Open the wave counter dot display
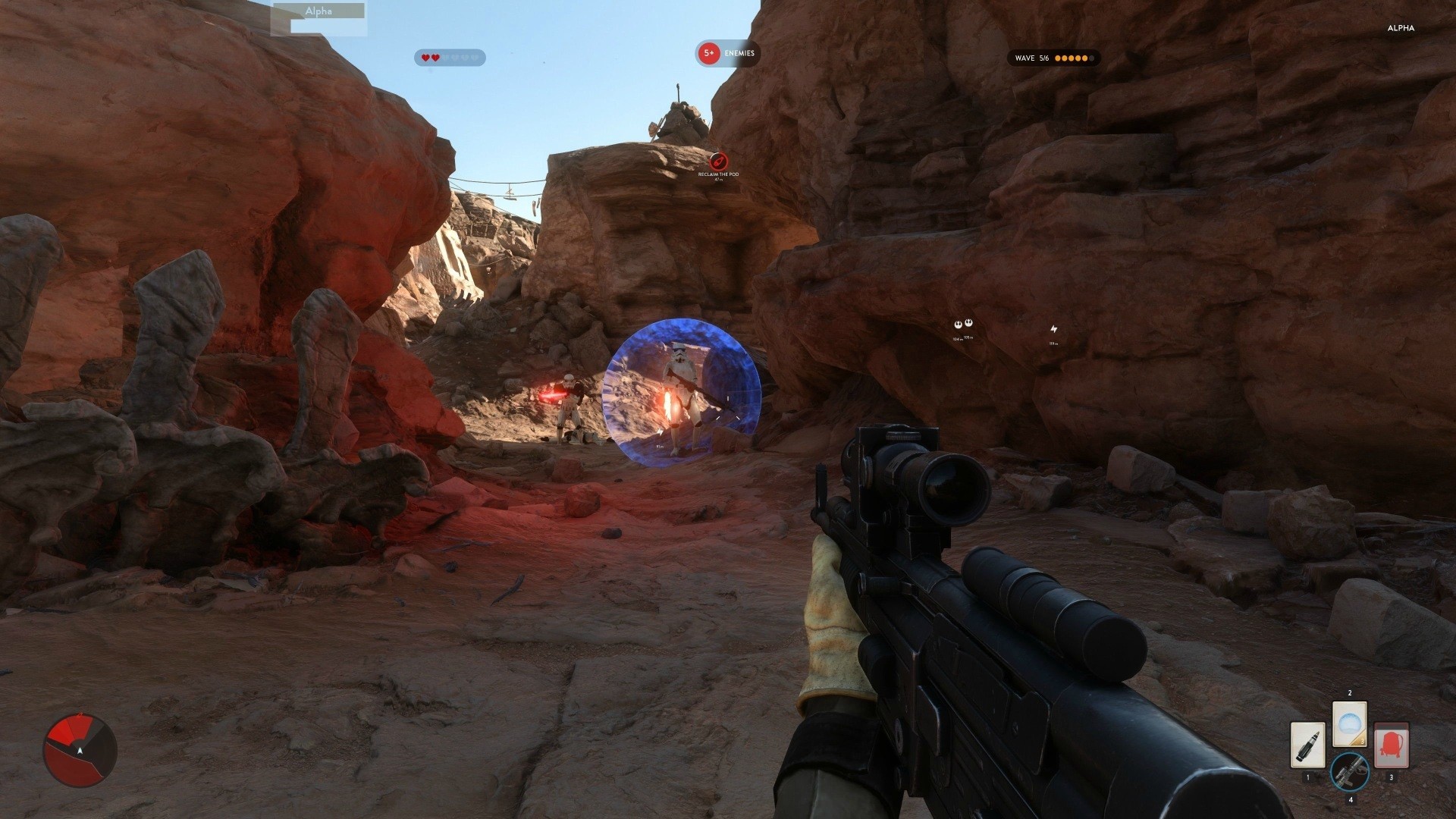This screenshot has height=819, width=1456. click(1076, 57)
